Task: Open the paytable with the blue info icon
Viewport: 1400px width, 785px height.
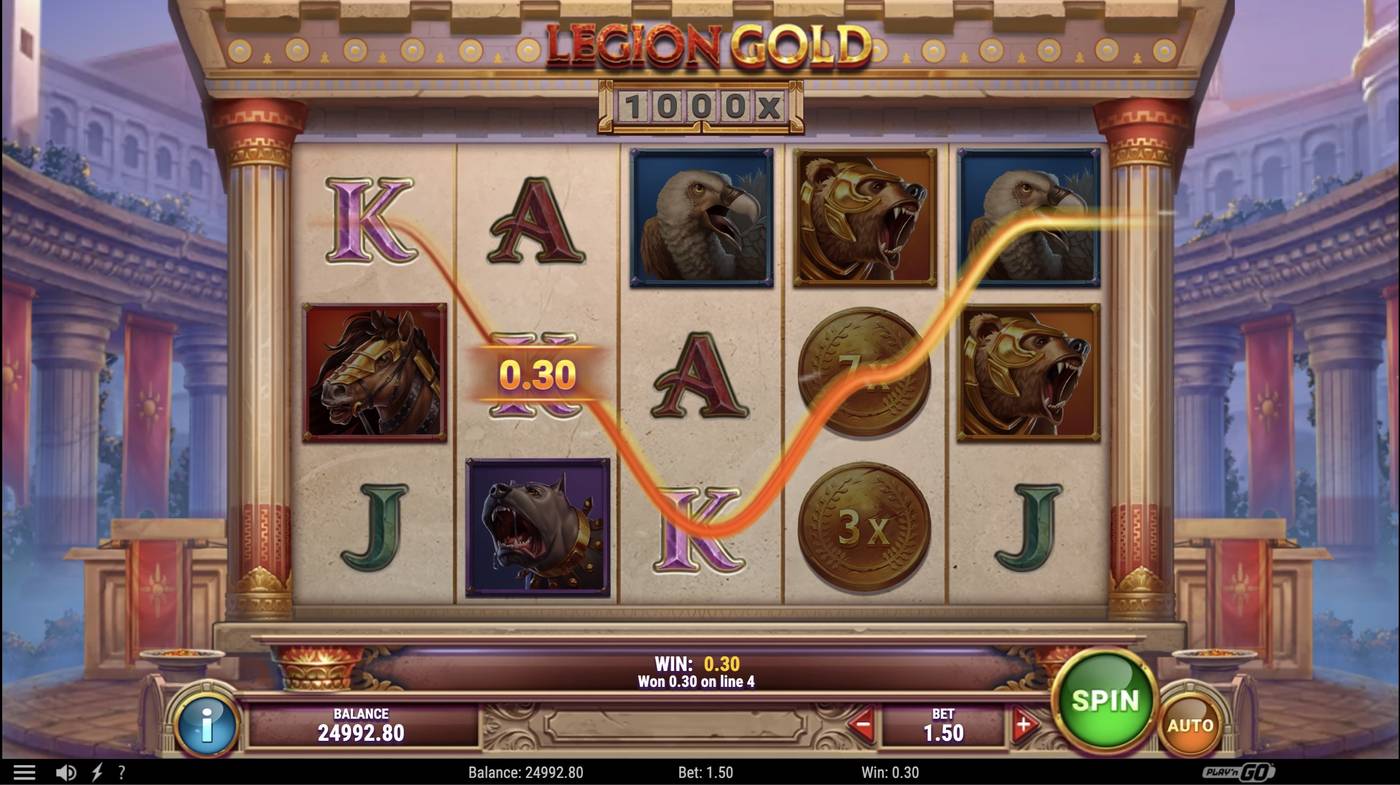Action: coord(207,725)
